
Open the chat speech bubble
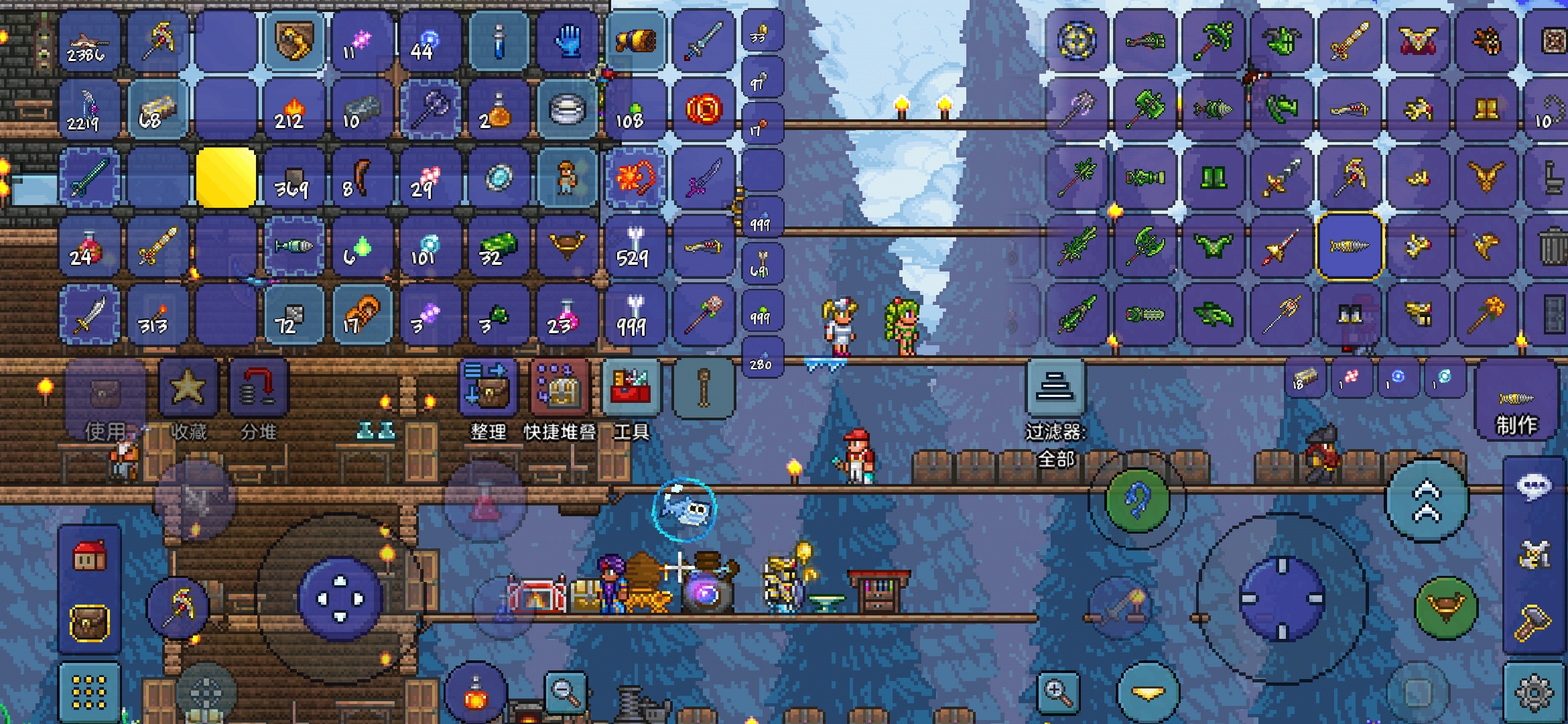(x=1534, y=486)
